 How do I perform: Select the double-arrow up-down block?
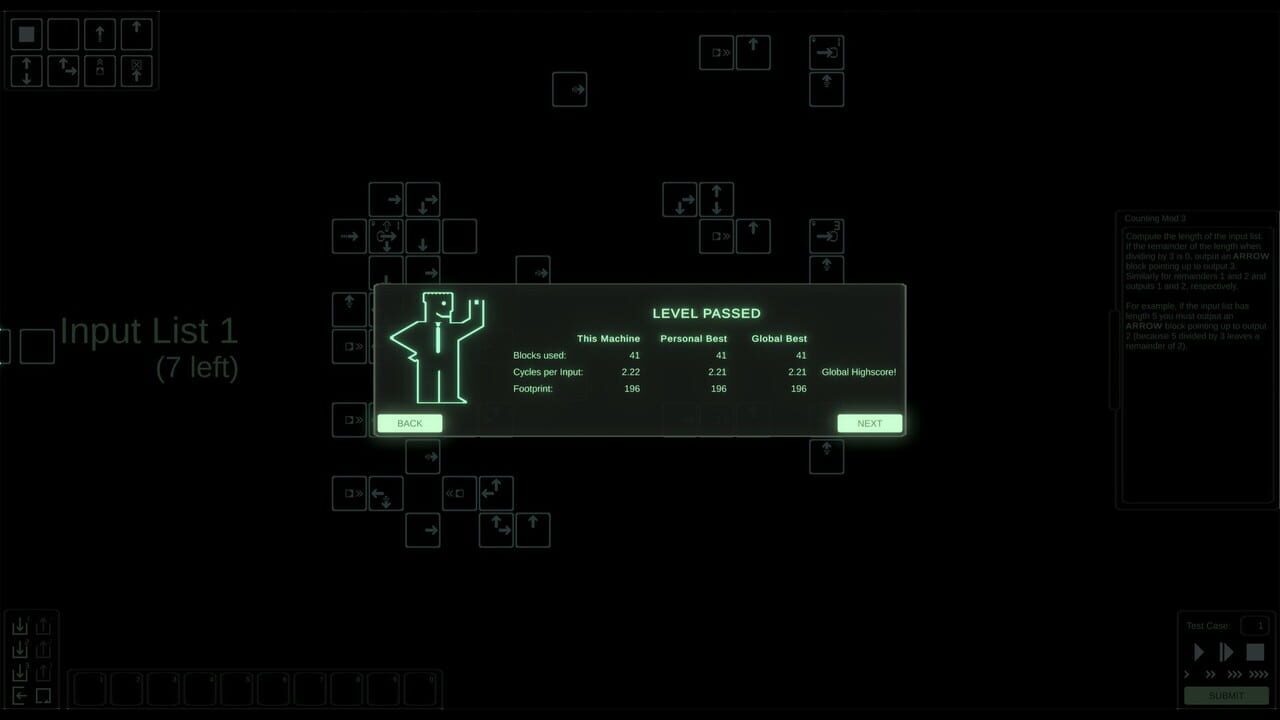(x=26, y=71)
